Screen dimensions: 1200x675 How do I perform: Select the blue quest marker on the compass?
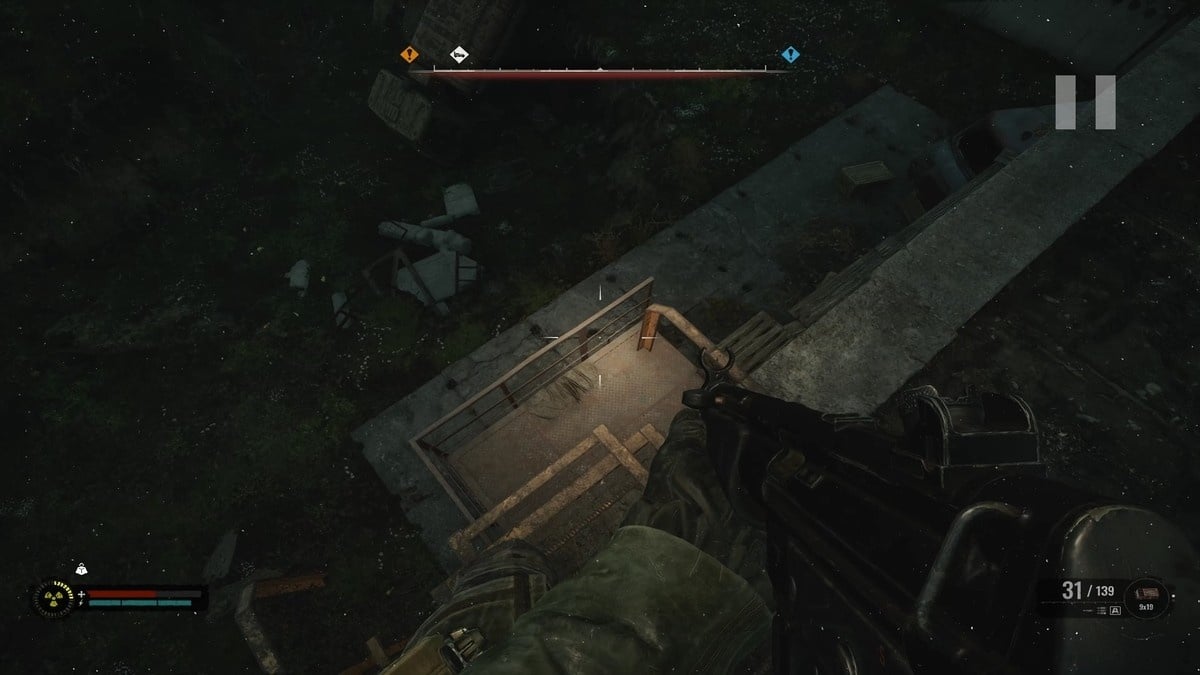point(790,55)
